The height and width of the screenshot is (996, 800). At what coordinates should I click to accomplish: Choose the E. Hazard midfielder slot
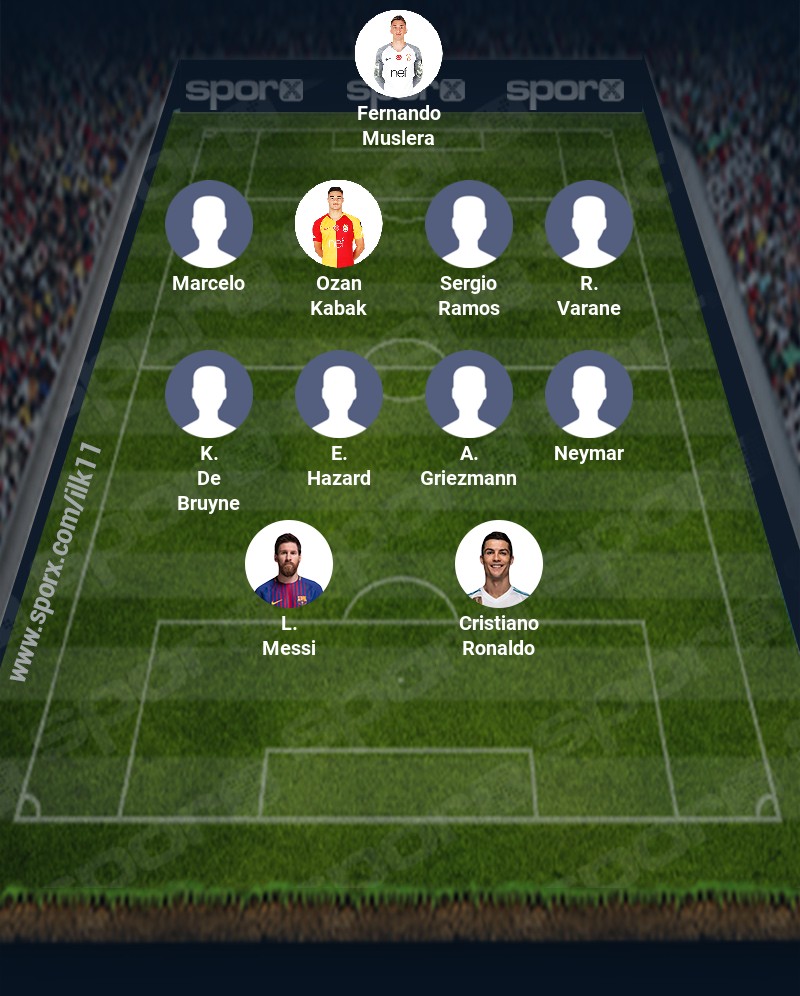pyautogui.click(x=339, y=394)
